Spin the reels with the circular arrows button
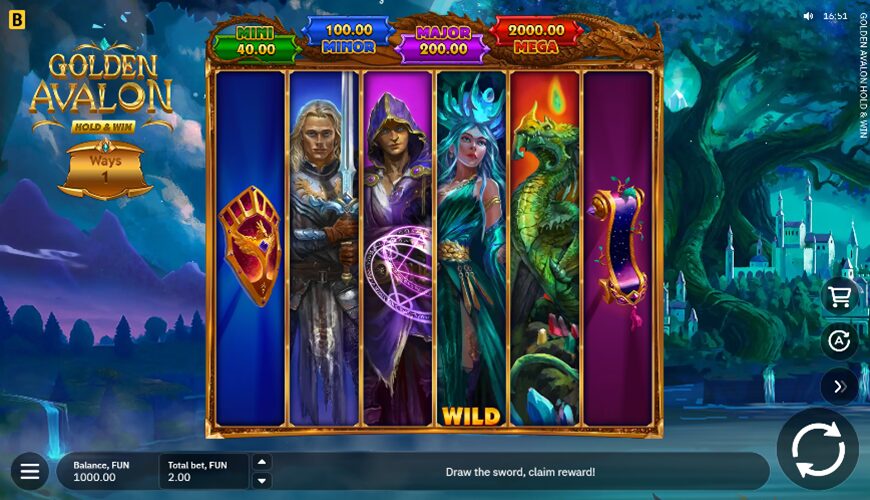Viewport: 870px width, 500px height. point(817,449)
